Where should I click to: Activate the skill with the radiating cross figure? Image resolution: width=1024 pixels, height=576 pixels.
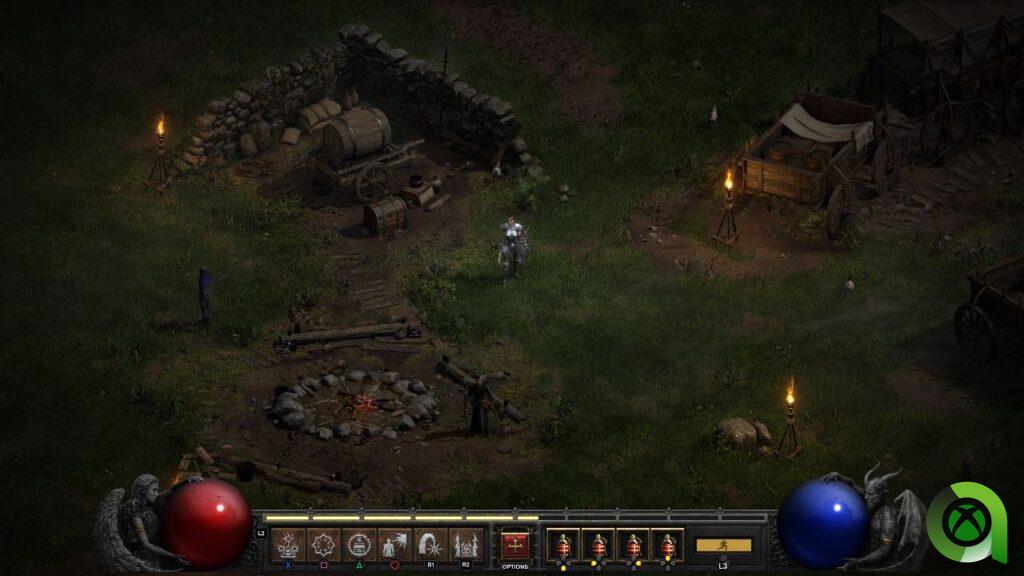289,545
